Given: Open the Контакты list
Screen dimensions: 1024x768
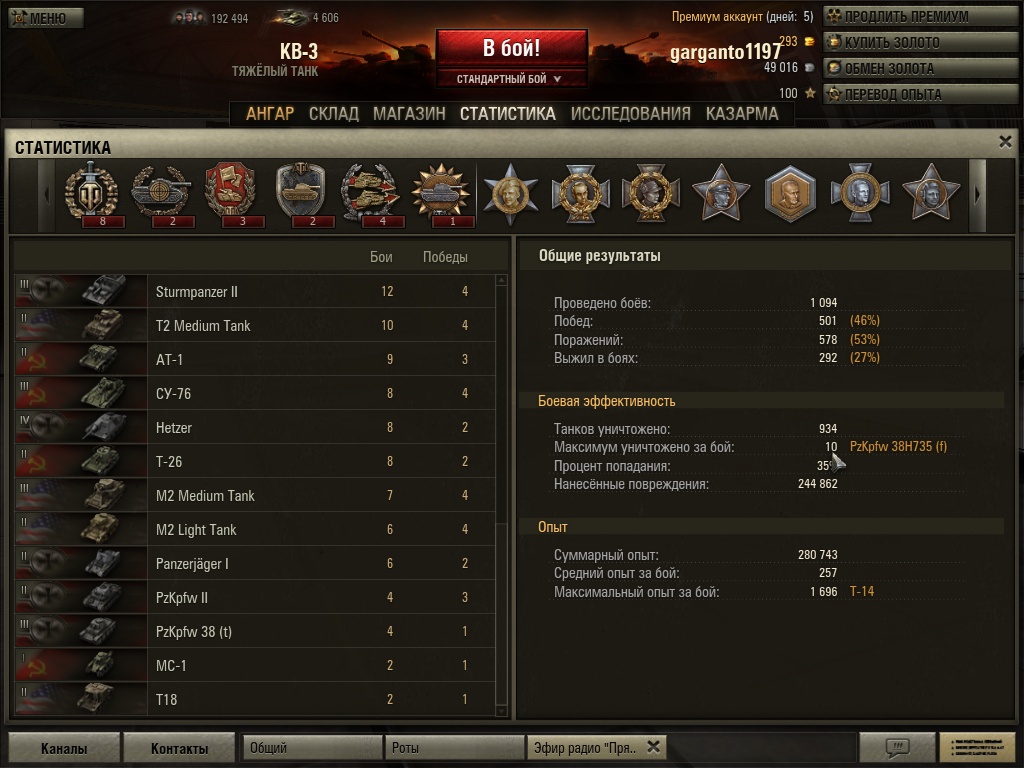Looking at the screenshot, I should 179,748.
